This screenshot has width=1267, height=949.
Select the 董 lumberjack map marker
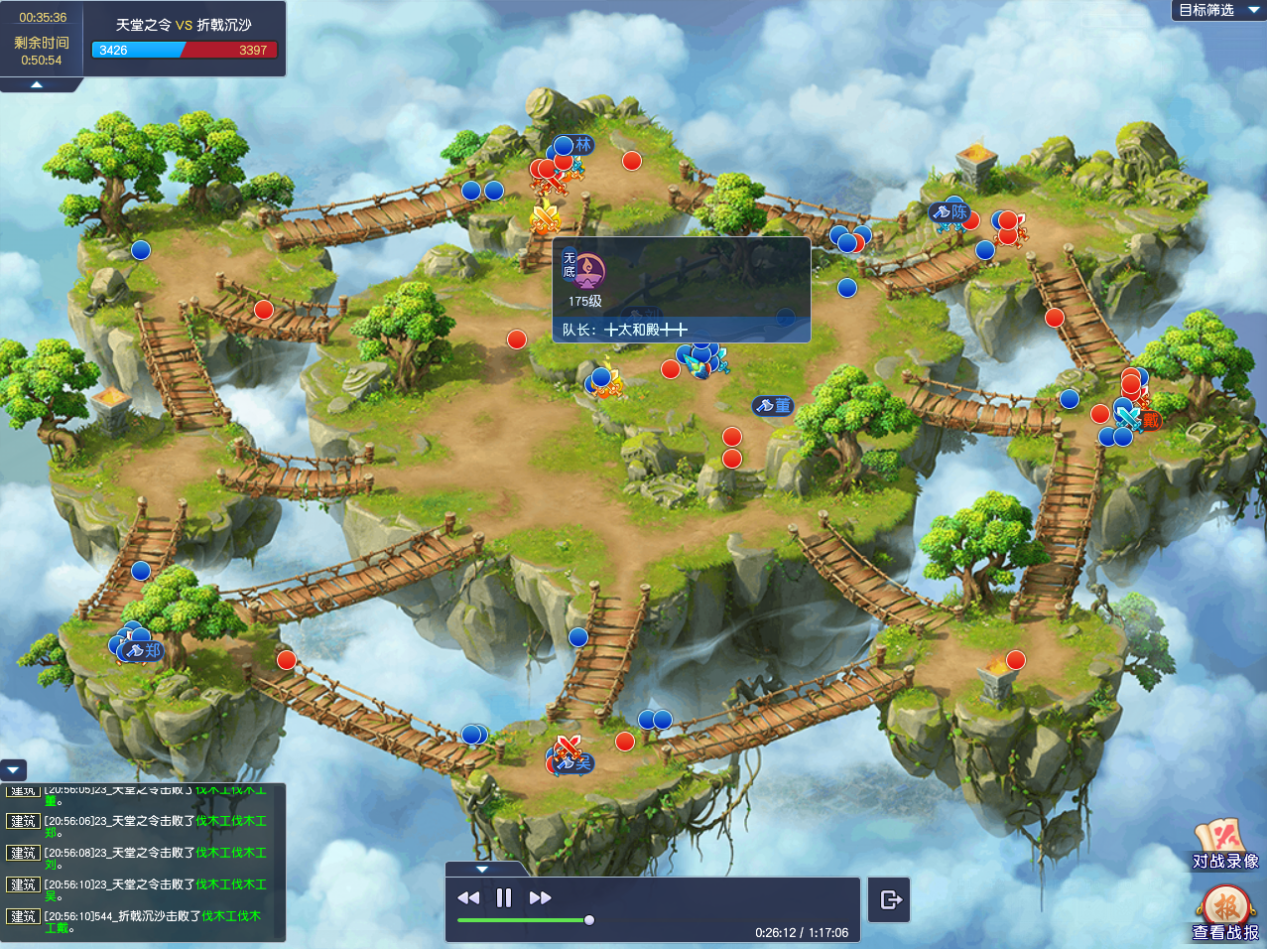(777, 405)
